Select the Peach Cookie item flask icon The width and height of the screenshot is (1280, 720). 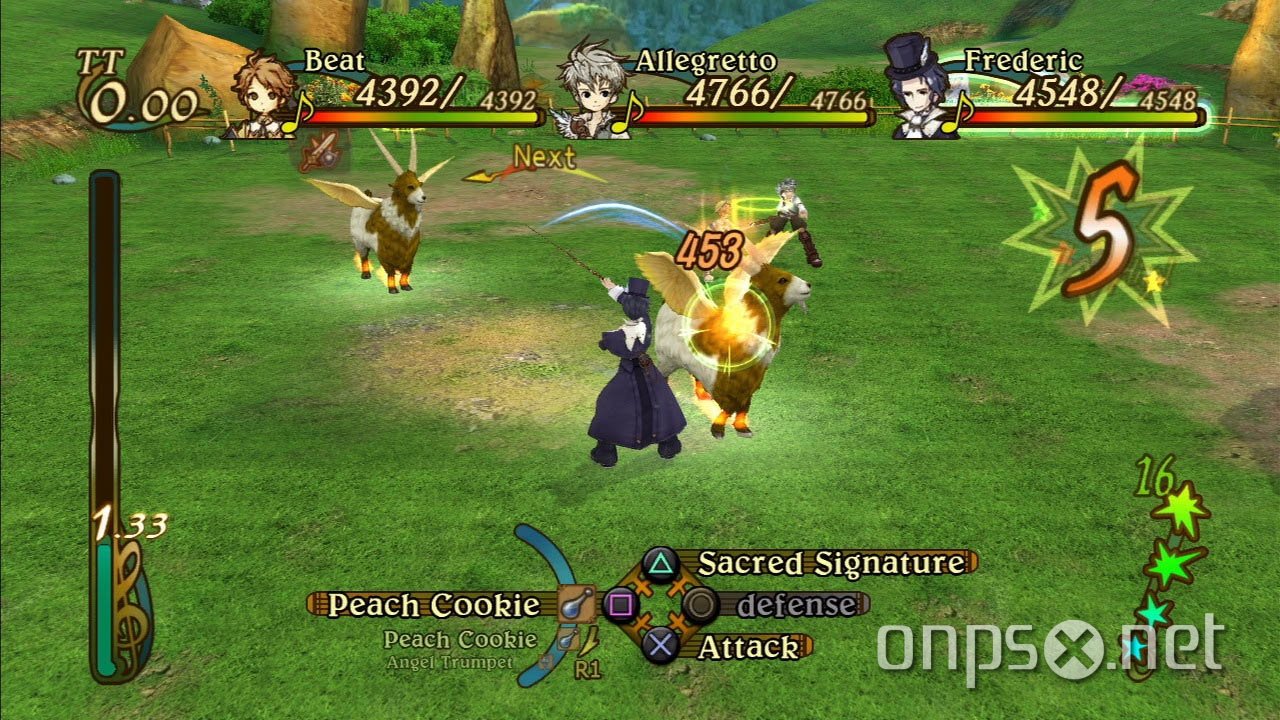pyautogui.click(x=578, y=604)
